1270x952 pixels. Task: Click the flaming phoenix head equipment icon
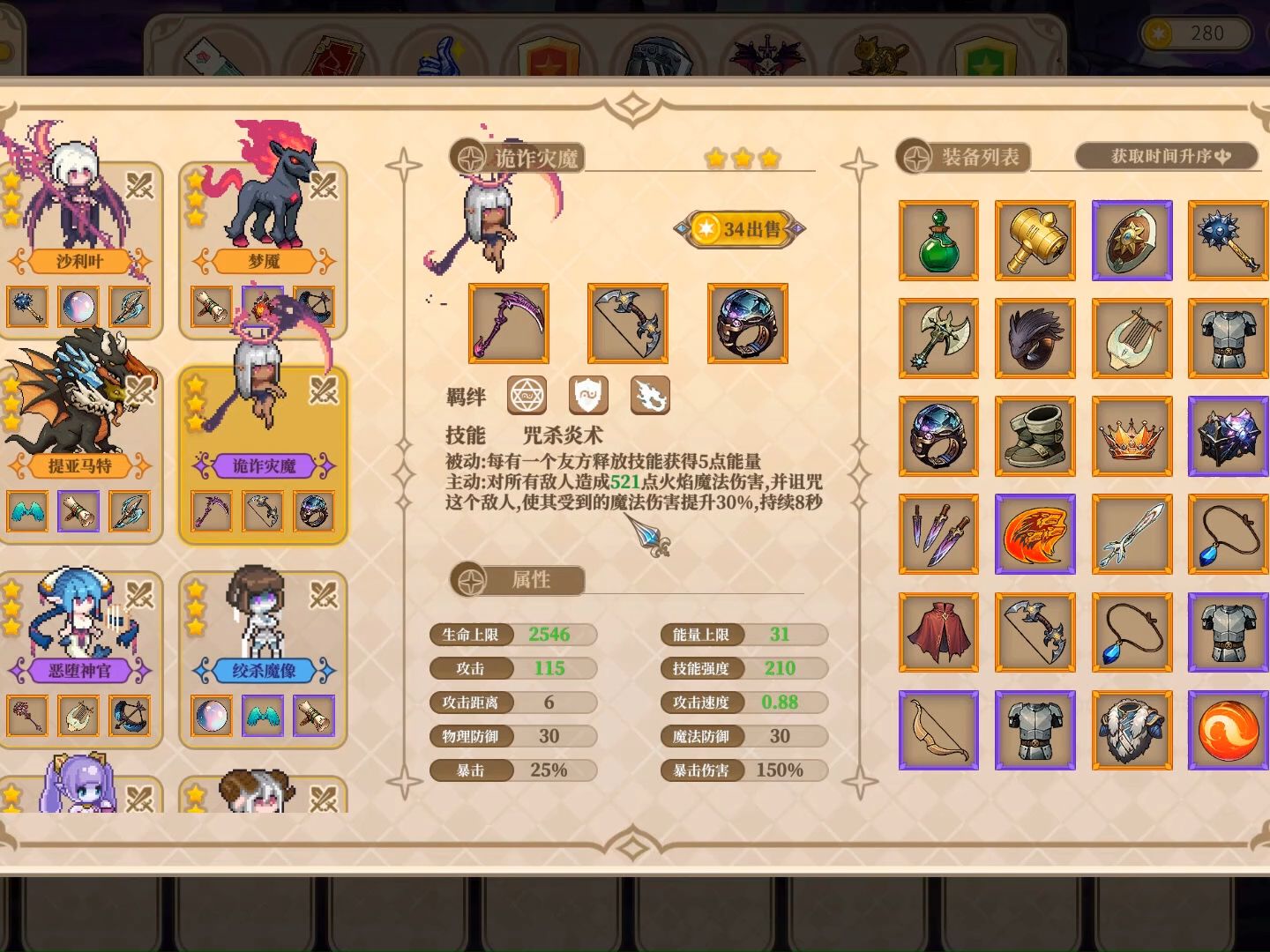(x=1035, y=533)
